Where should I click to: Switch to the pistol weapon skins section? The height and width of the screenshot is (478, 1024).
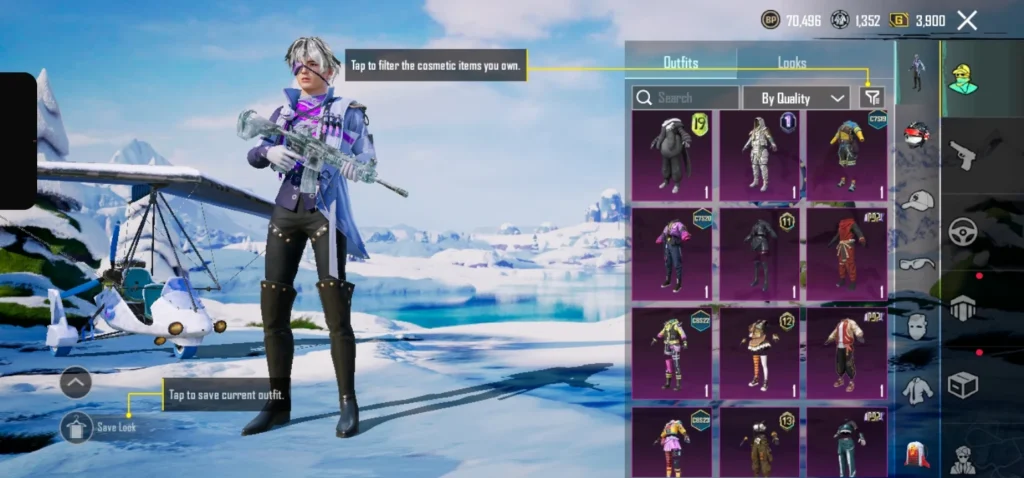(x=963, y=155)
